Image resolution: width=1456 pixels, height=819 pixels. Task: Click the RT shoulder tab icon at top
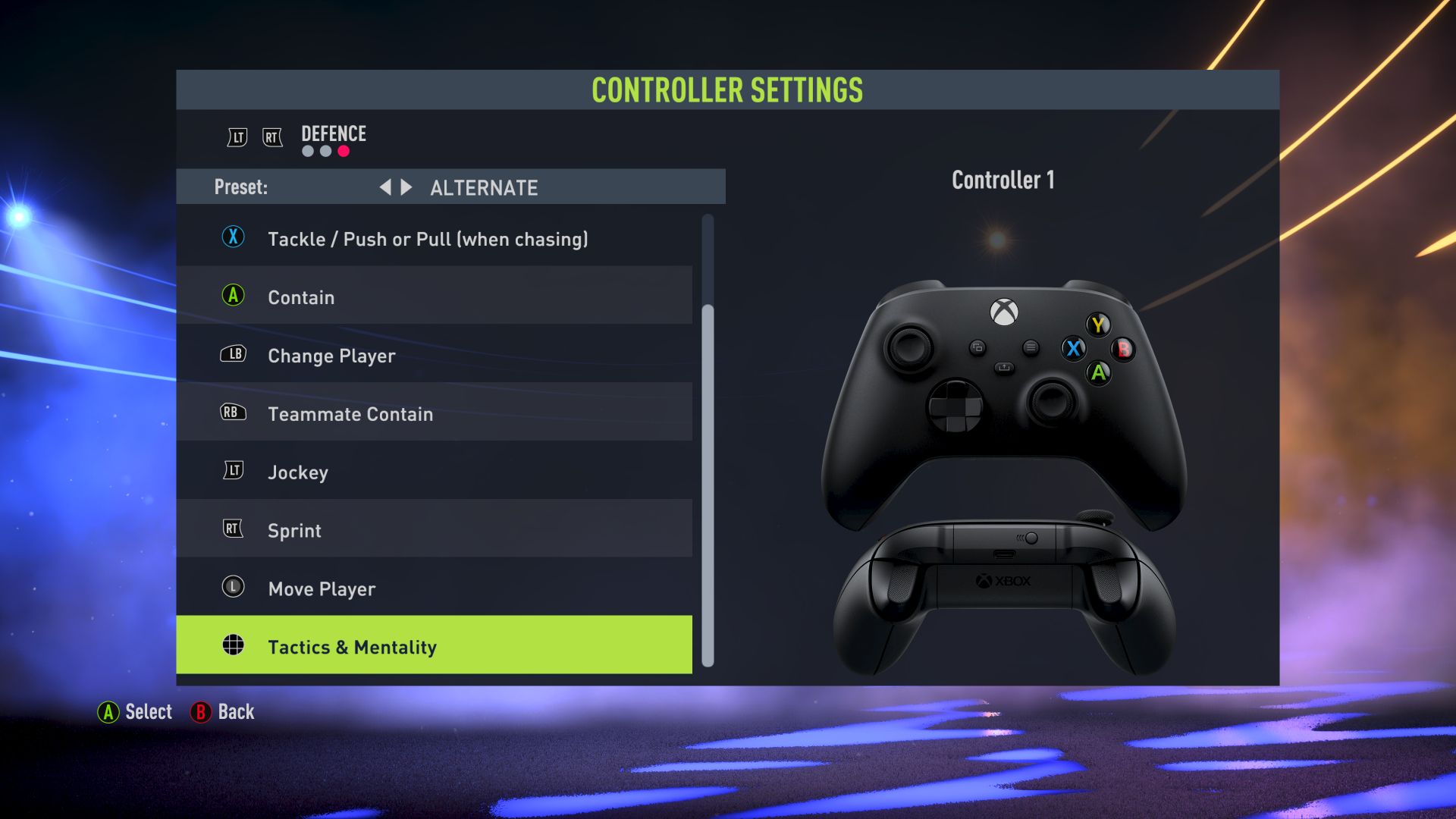coord(273,137)
